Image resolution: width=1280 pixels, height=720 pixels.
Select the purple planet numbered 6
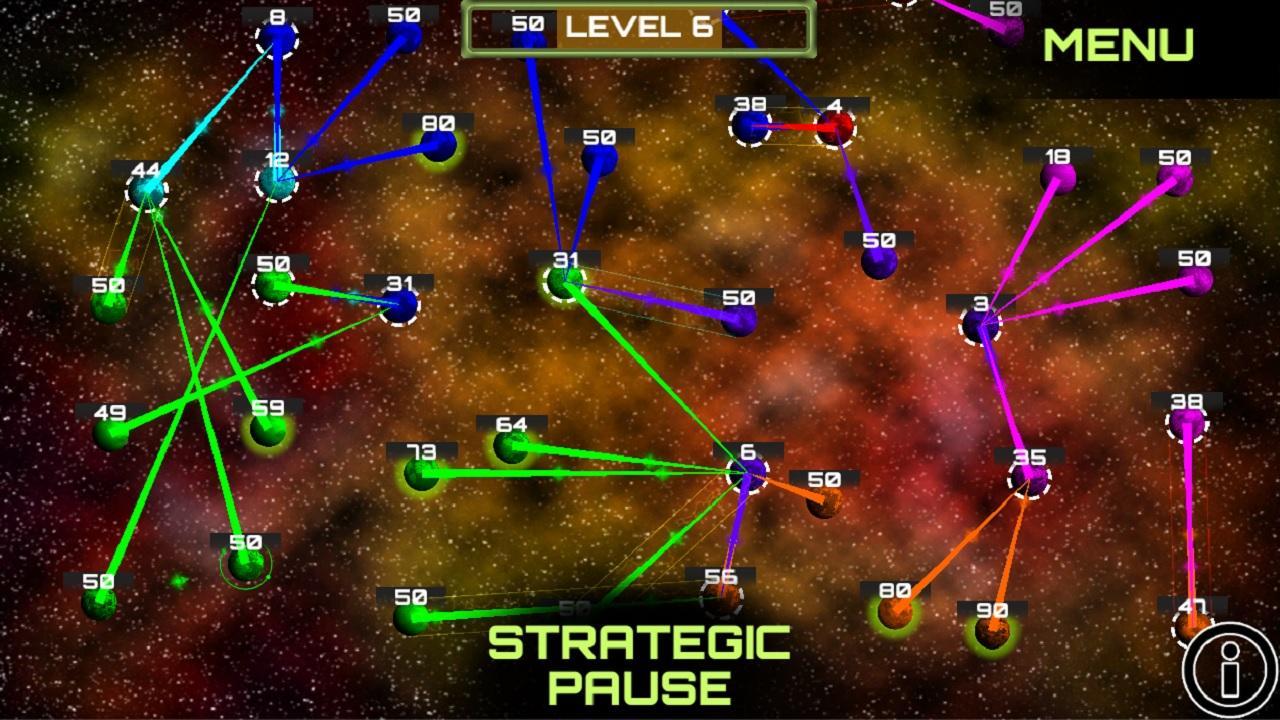click(748, 472)
